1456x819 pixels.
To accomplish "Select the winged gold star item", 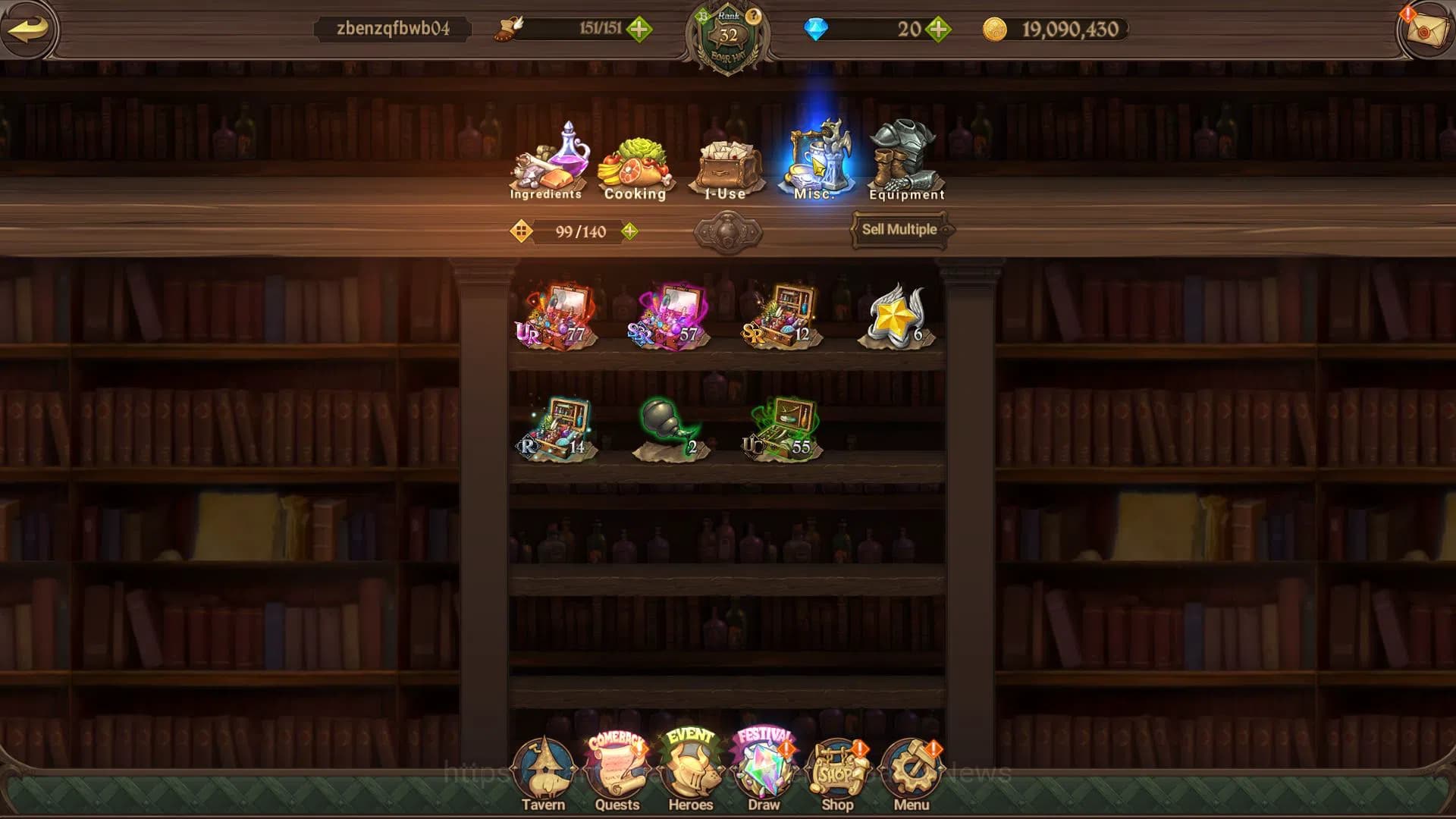I will click(896, 316).
